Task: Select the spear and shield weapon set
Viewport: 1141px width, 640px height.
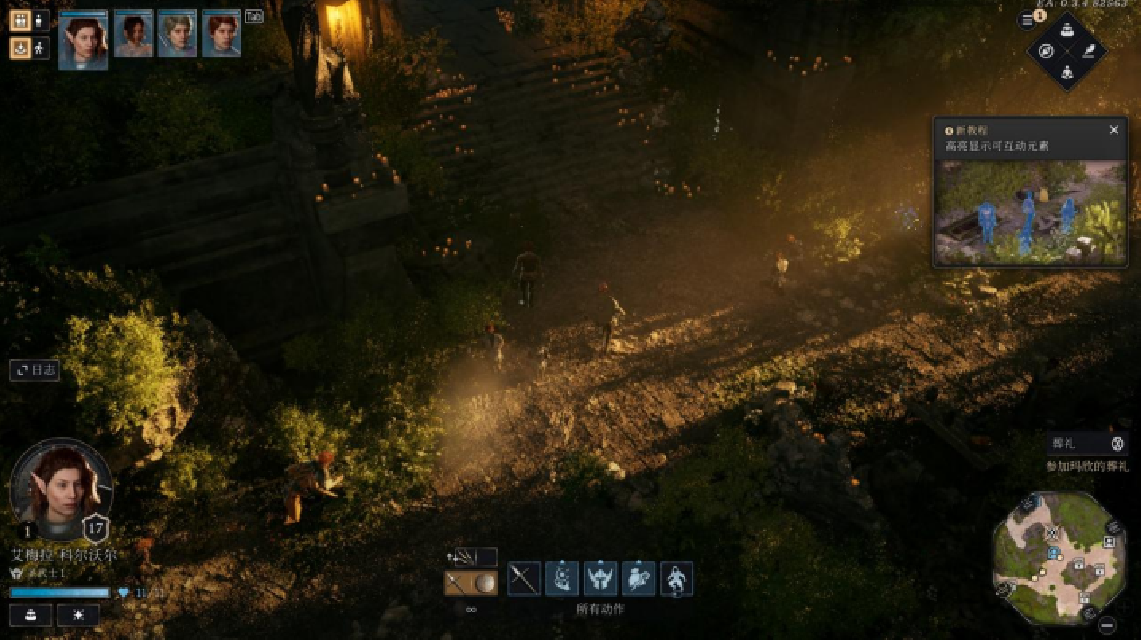Action: coord(470,583)
